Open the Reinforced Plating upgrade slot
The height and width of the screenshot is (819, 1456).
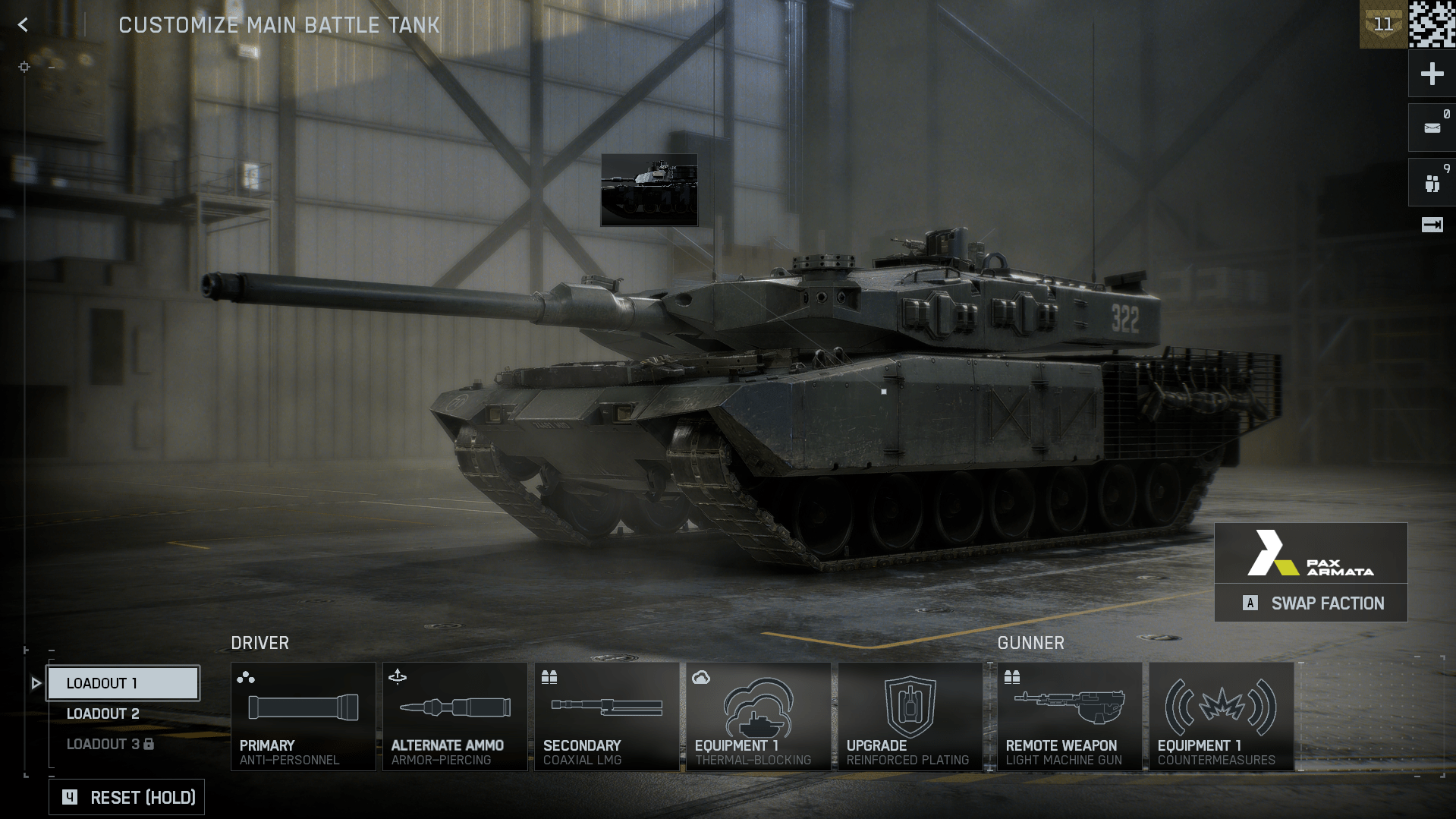coord(910,717)
